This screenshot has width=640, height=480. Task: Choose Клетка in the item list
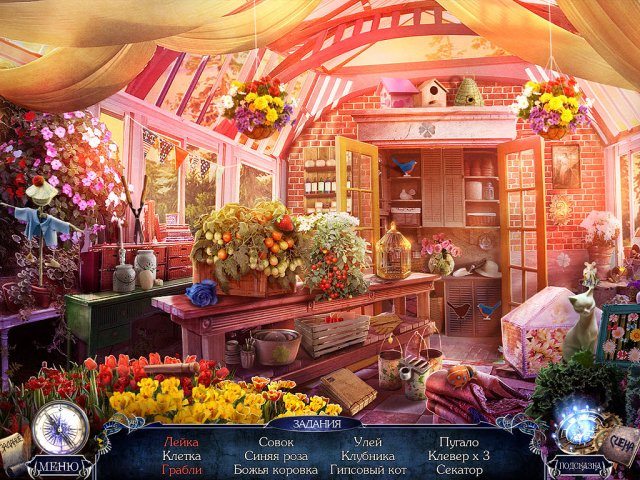tap(181, 455)
